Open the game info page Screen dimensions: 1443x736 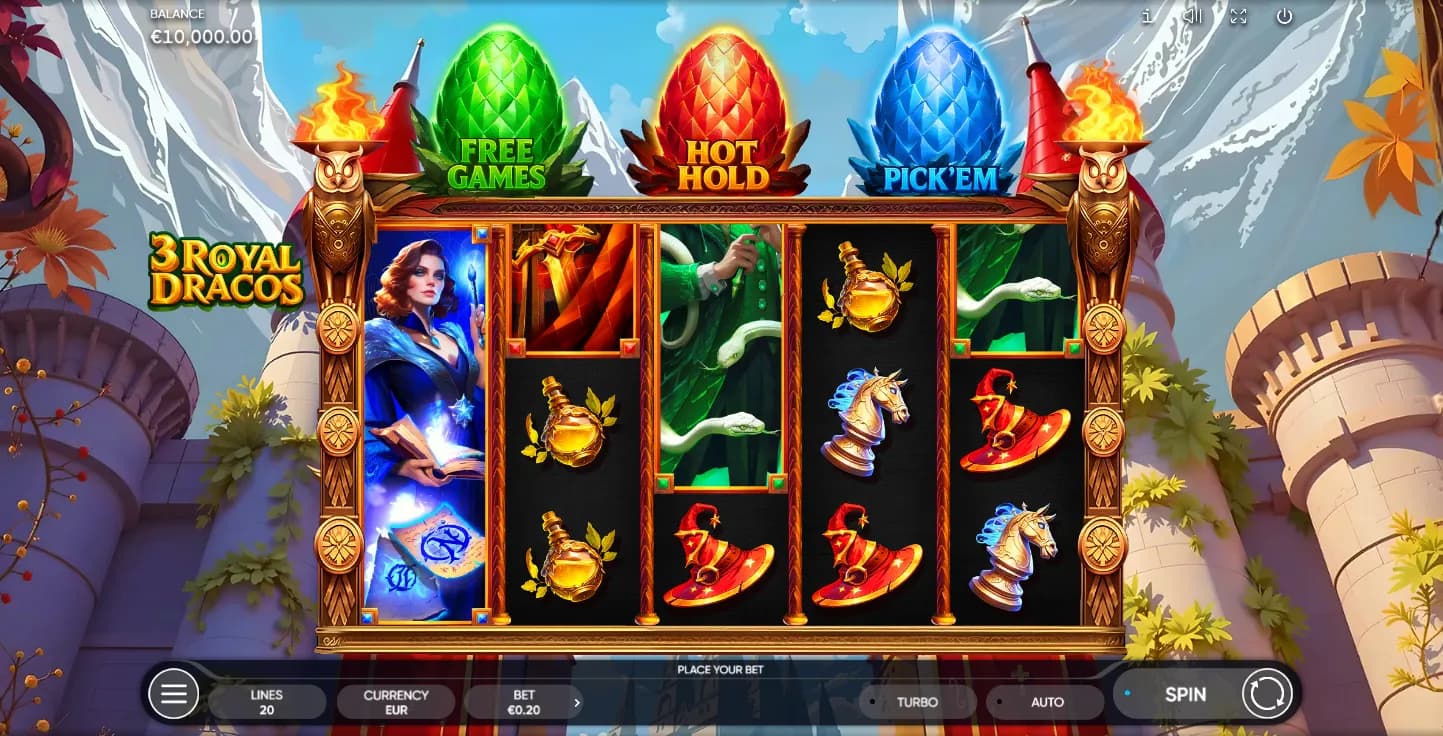click(1146, 16)
